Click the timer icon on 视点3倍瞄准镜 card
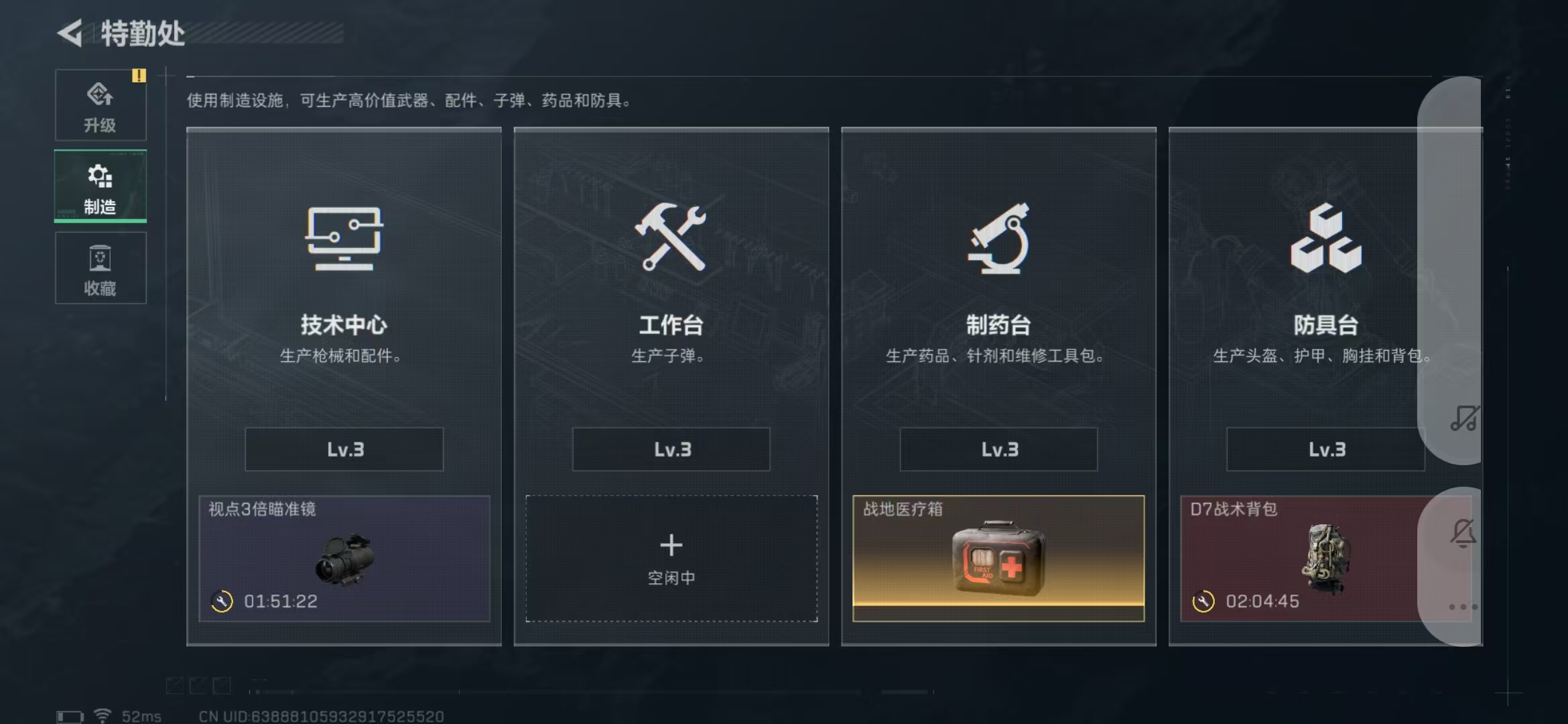 (222, 601)
